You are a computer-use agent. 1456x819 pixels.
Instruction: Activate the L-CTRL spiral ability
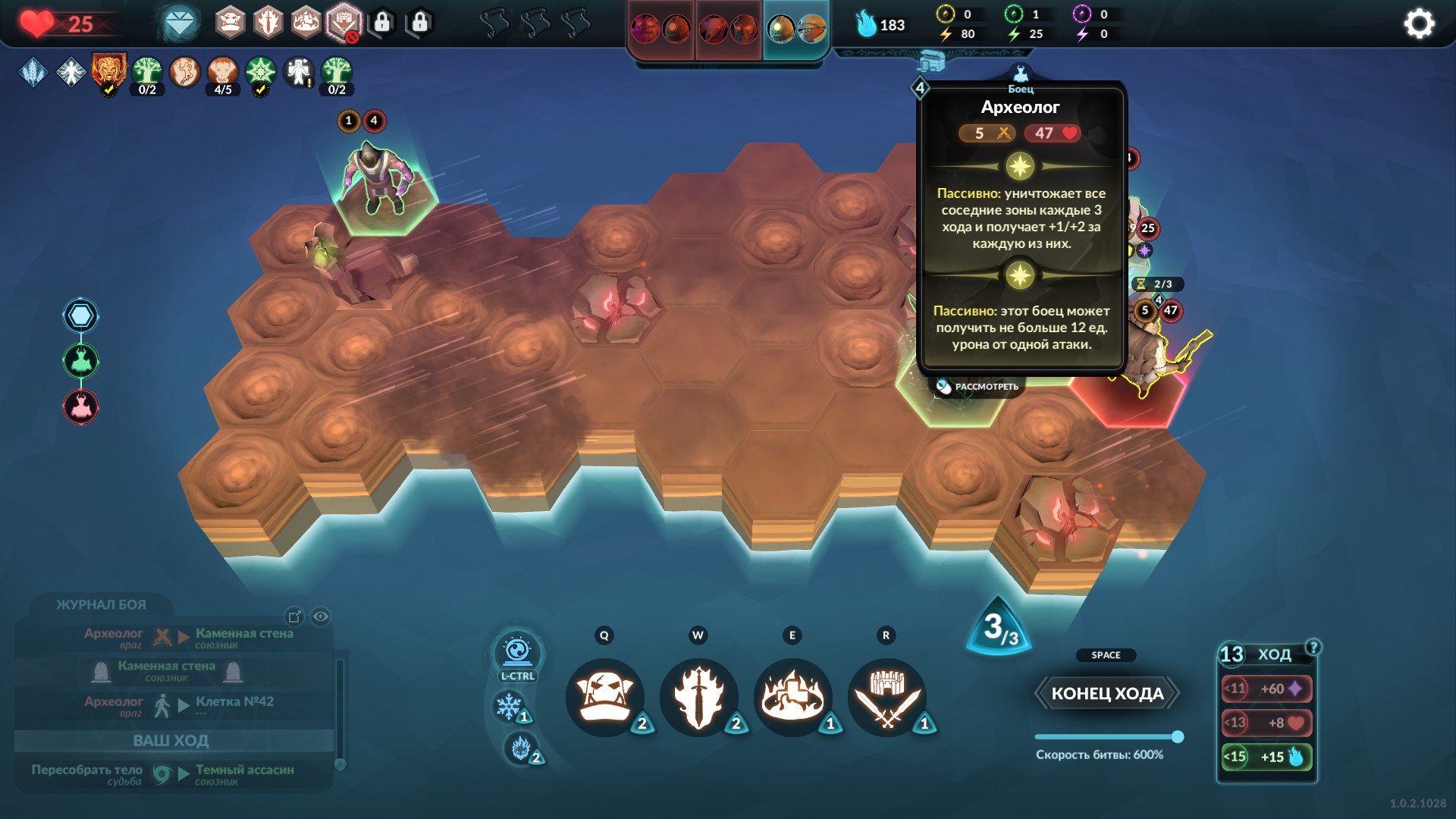[517, 652]
